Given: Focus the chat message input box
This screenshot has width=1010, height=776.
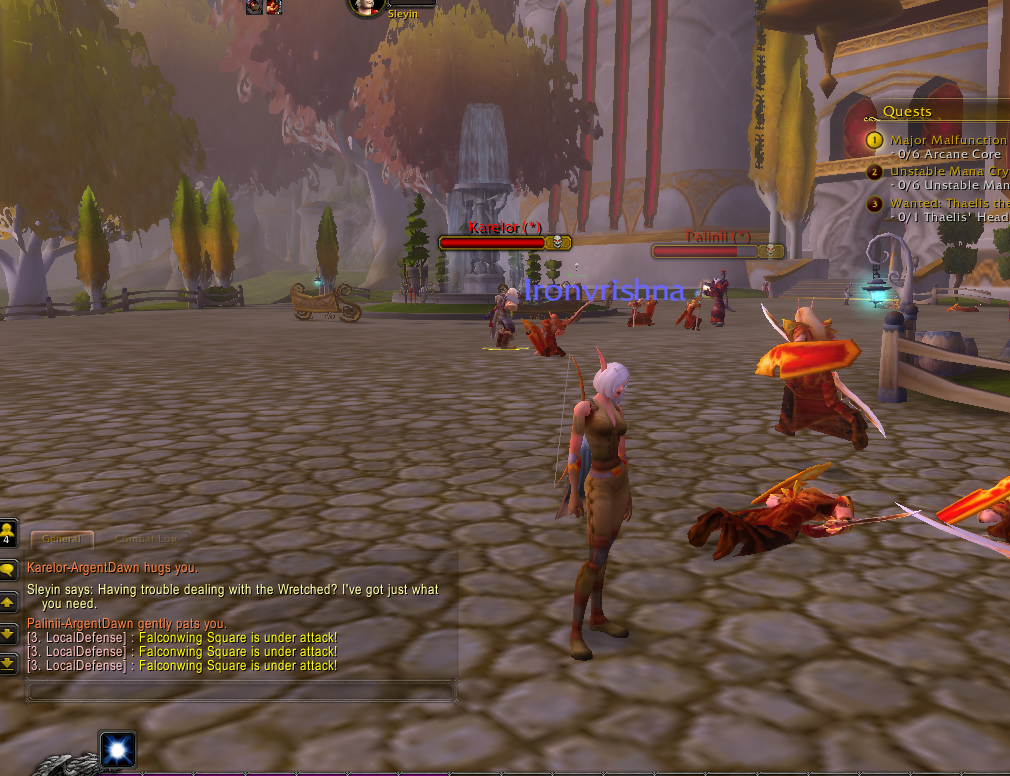Looking at the screenshot, I should (x=240, y=690).
